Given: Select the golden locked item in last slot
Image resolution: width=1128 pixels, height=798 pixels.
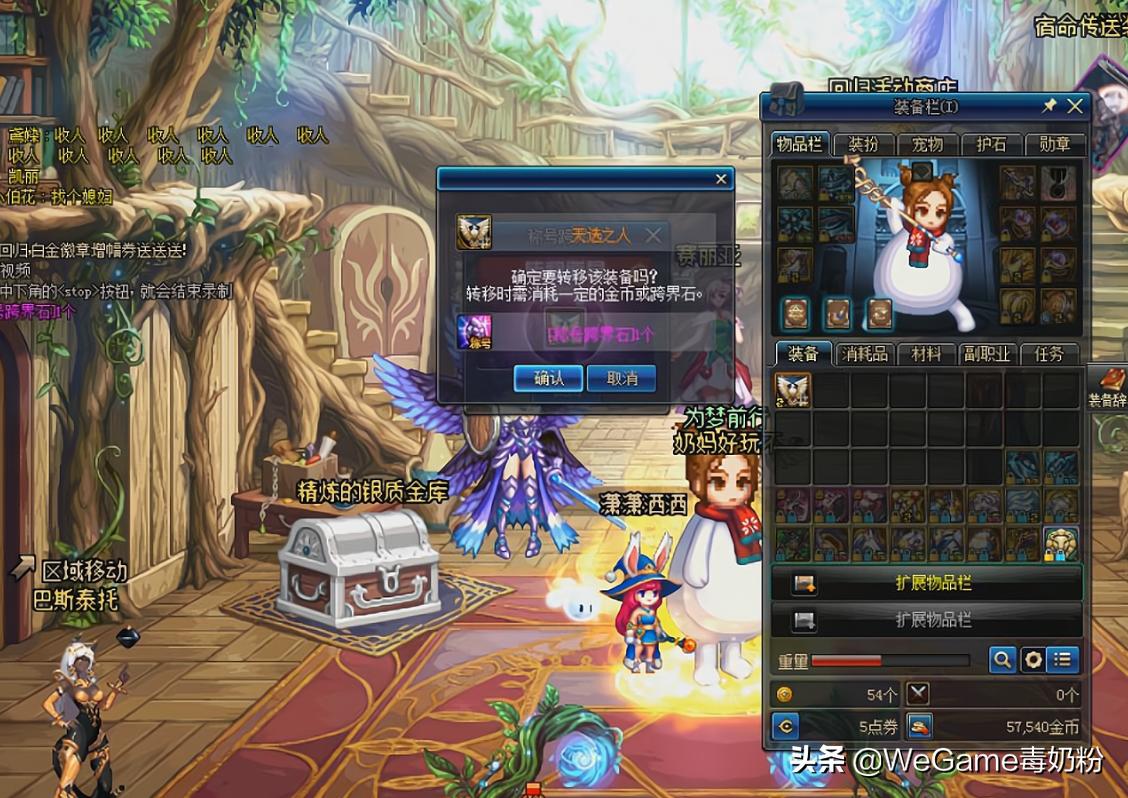Looking at the screenshot, I should [x=1061, y=543].
